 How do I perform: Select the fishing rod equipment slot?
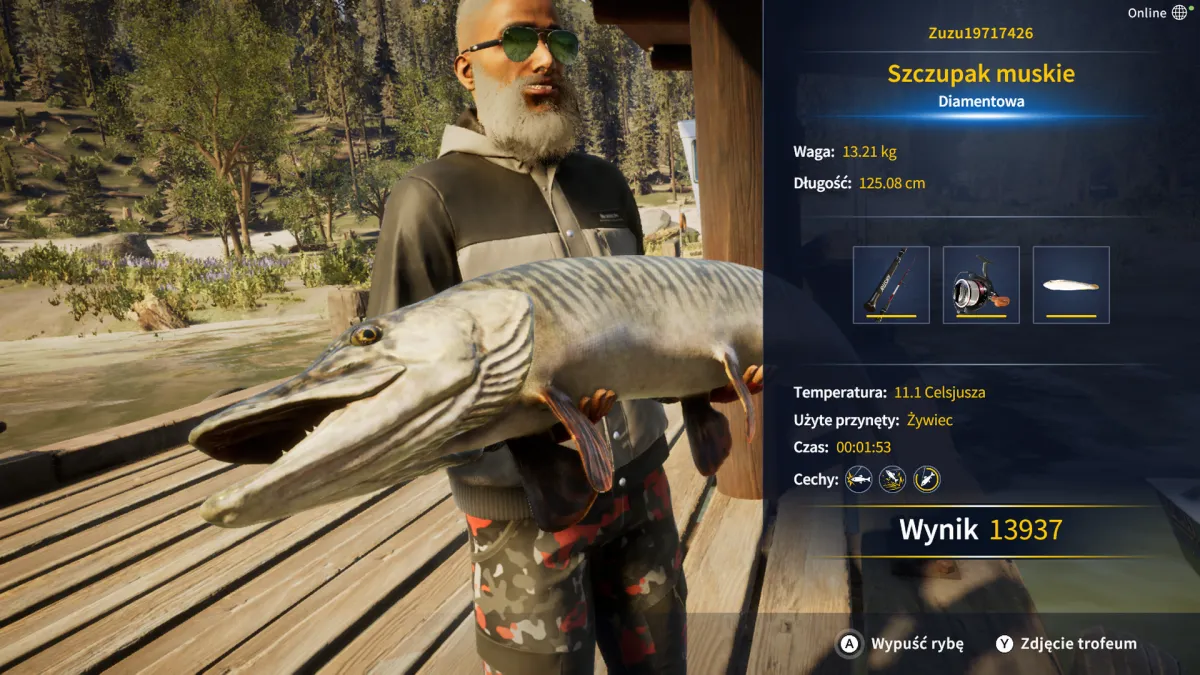[891, 285]
